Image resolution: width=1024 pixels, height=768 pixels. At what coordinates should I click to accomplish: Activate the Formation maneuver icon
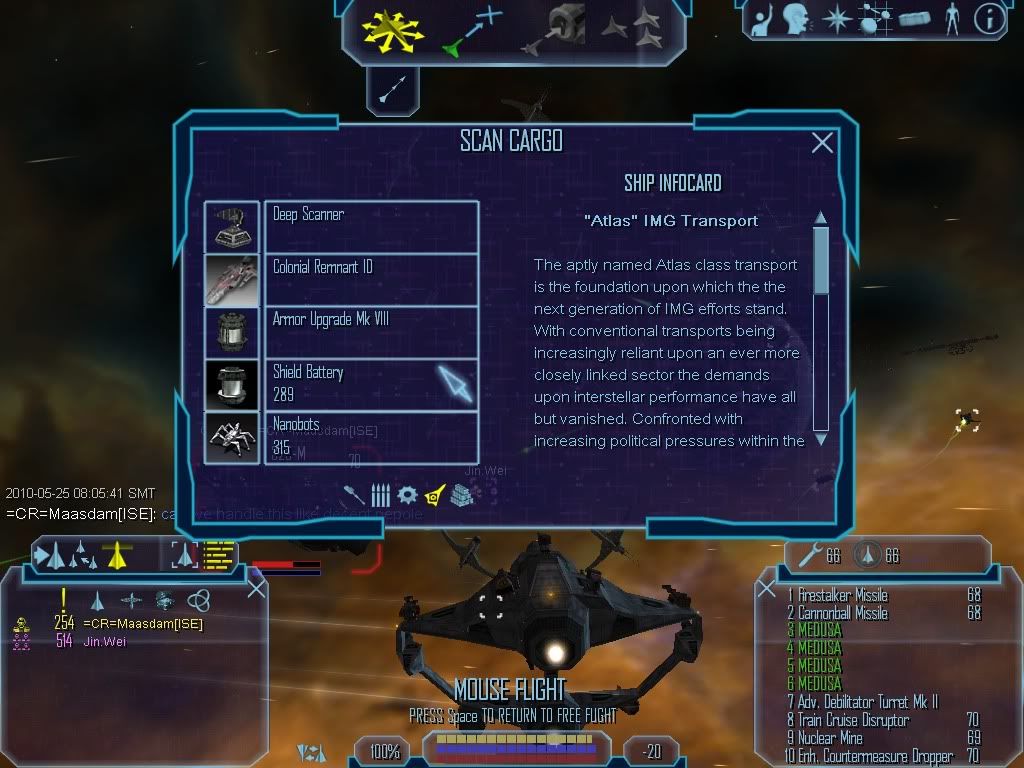[x=632, y=30]
